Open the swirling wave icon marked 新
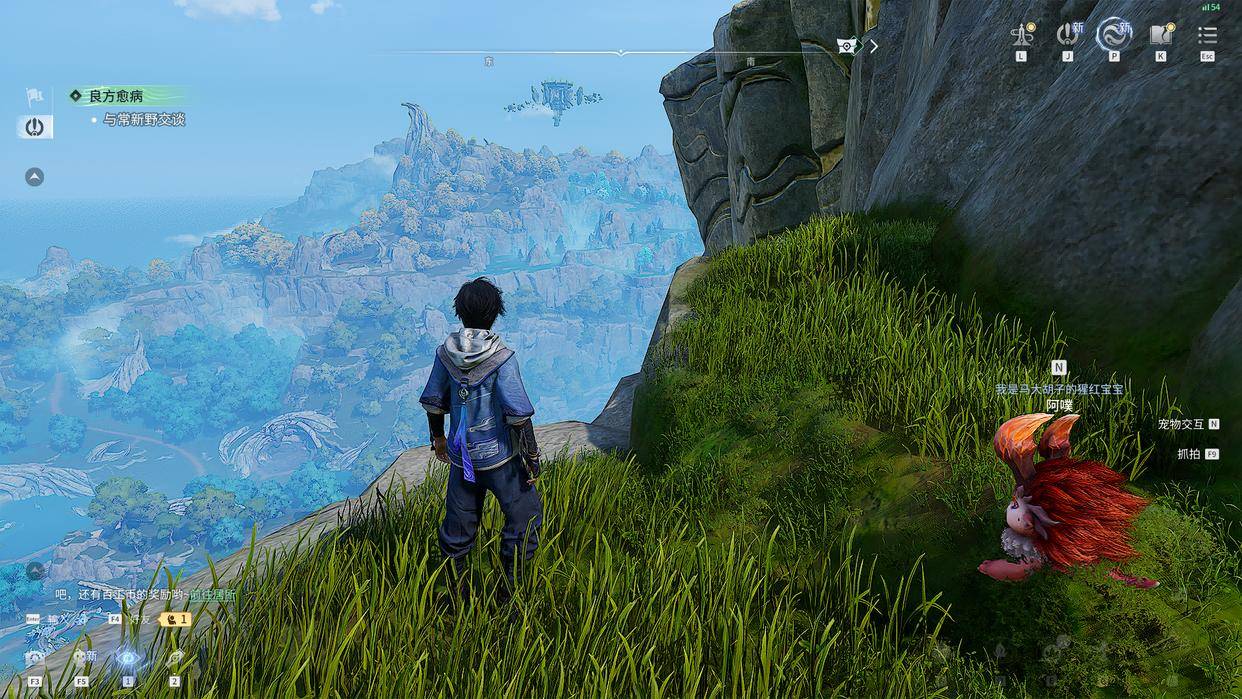 pyautogui.click(x=1113, y=35)
